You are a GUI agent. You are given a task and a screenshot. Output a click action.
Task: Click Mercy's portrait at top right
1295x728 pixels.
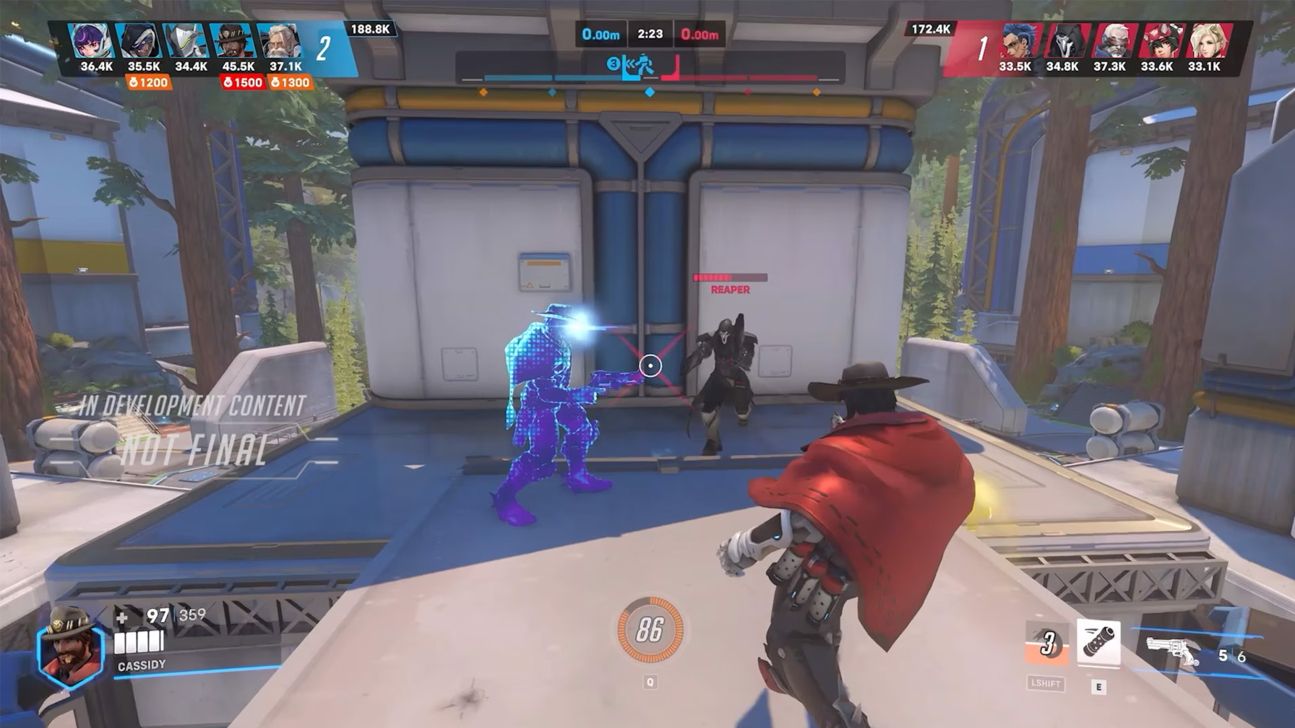[x=1207, y=37]
